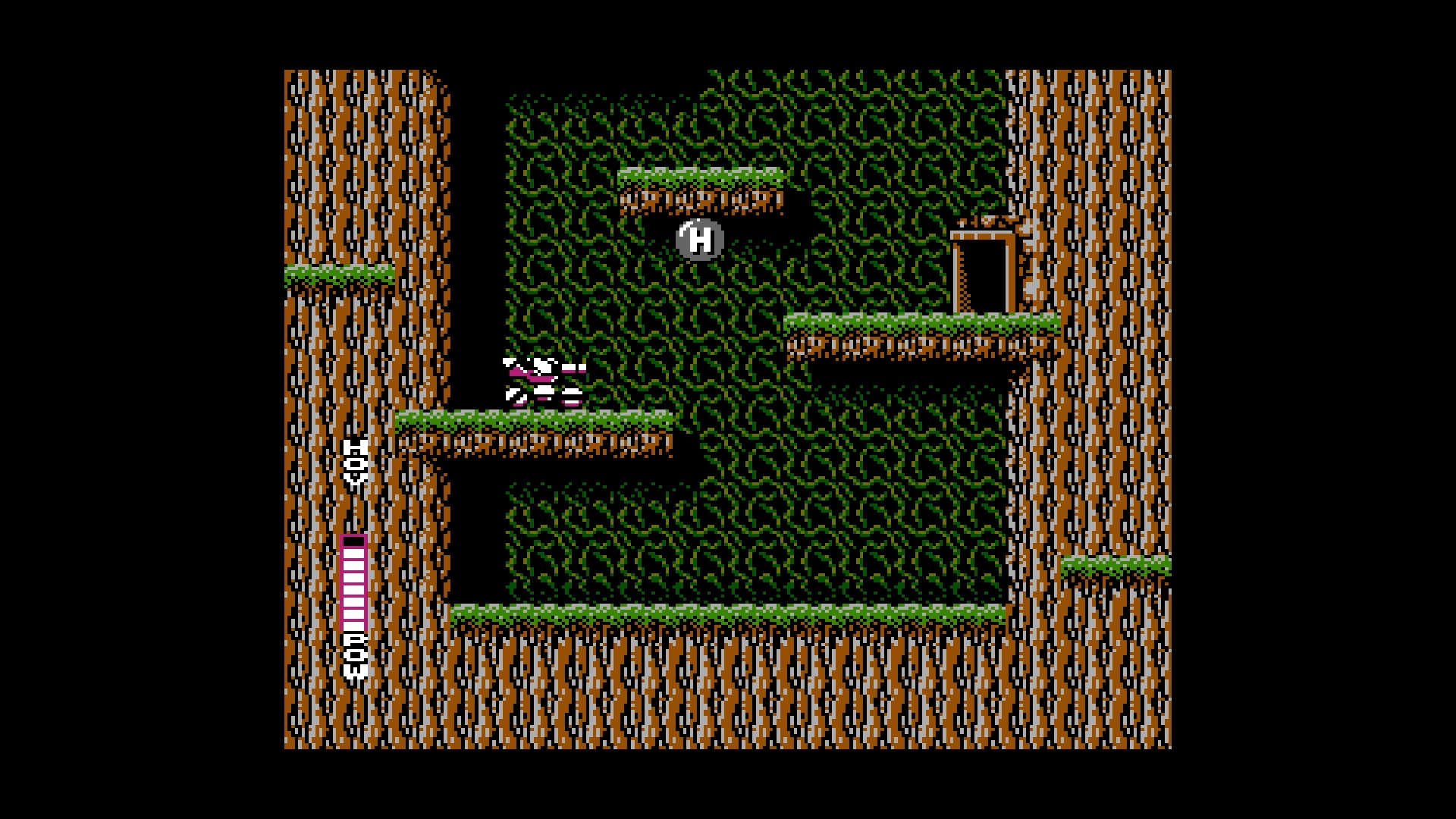
Task: Toggle the empty black segment atop the HOV gauge
Action: [354, 540]
